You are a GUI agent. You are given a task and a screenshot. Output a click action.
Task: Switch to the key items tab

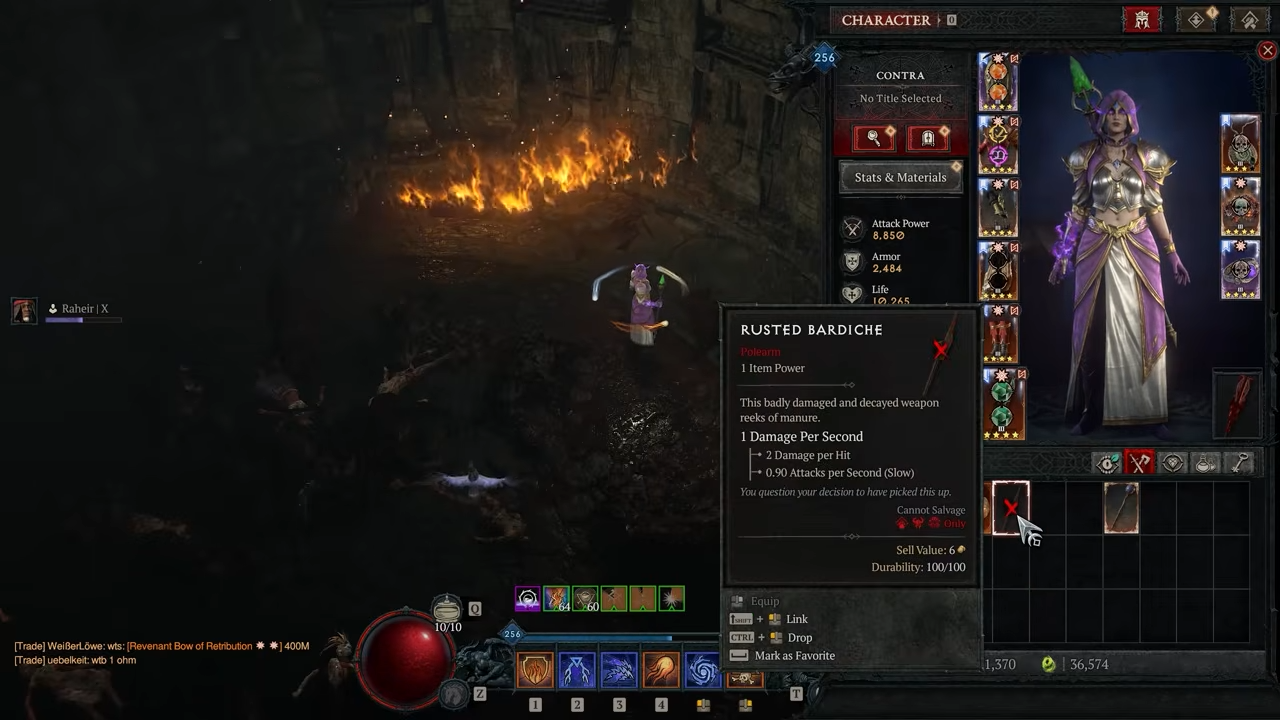point(1240,462)
